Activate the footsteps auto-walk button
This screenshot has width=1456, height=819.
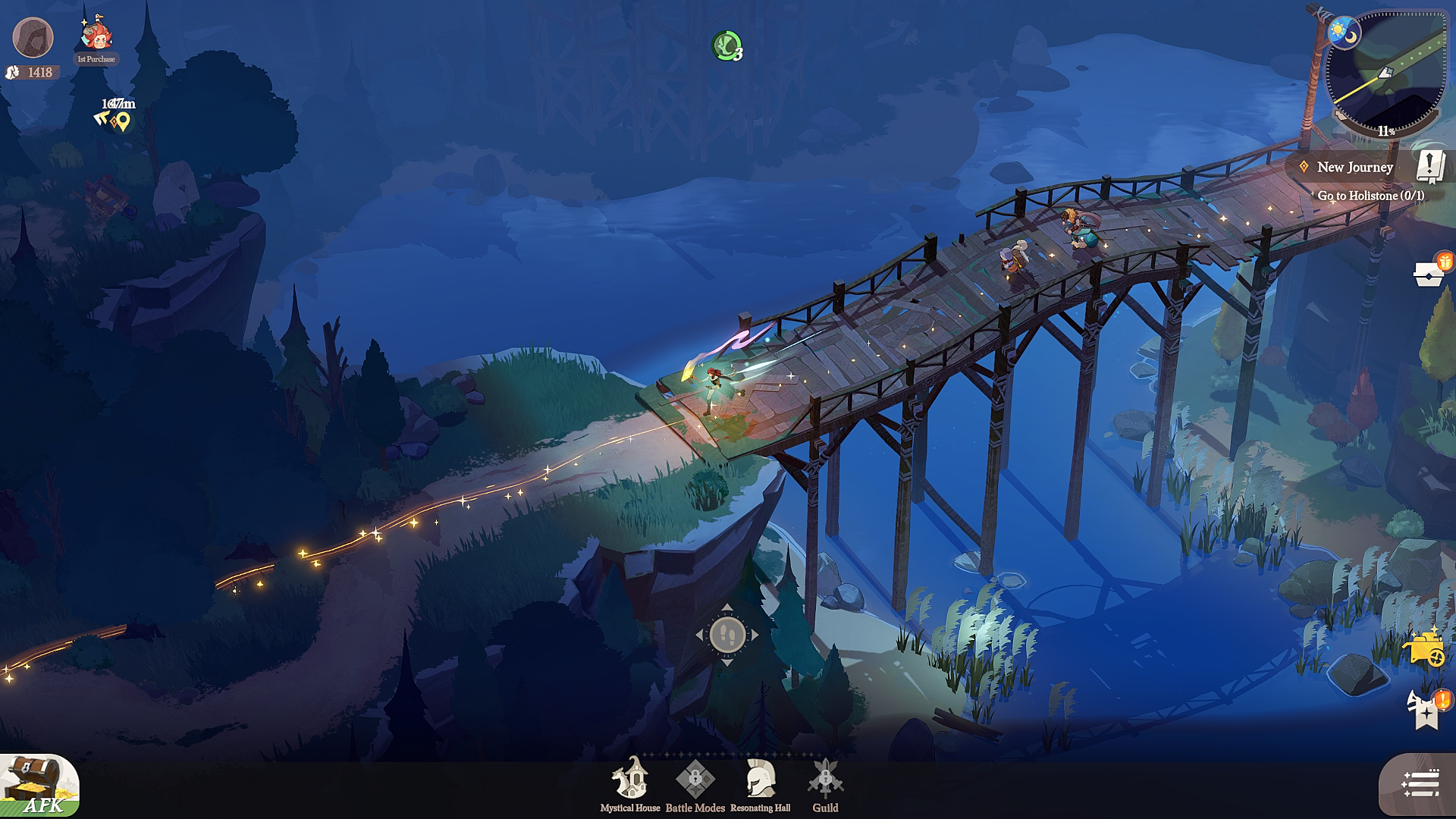[726, 635]
